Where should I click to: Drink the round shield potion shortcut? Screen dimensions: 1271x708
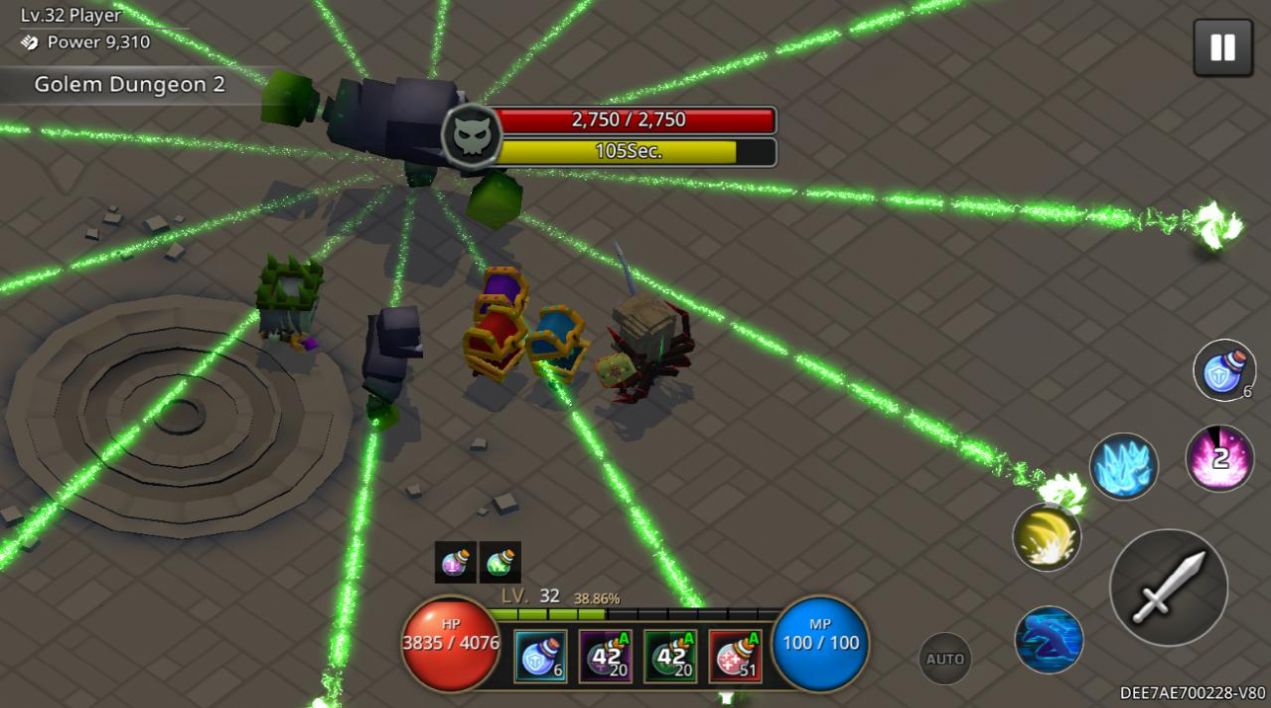click(x=1224, y=370)
